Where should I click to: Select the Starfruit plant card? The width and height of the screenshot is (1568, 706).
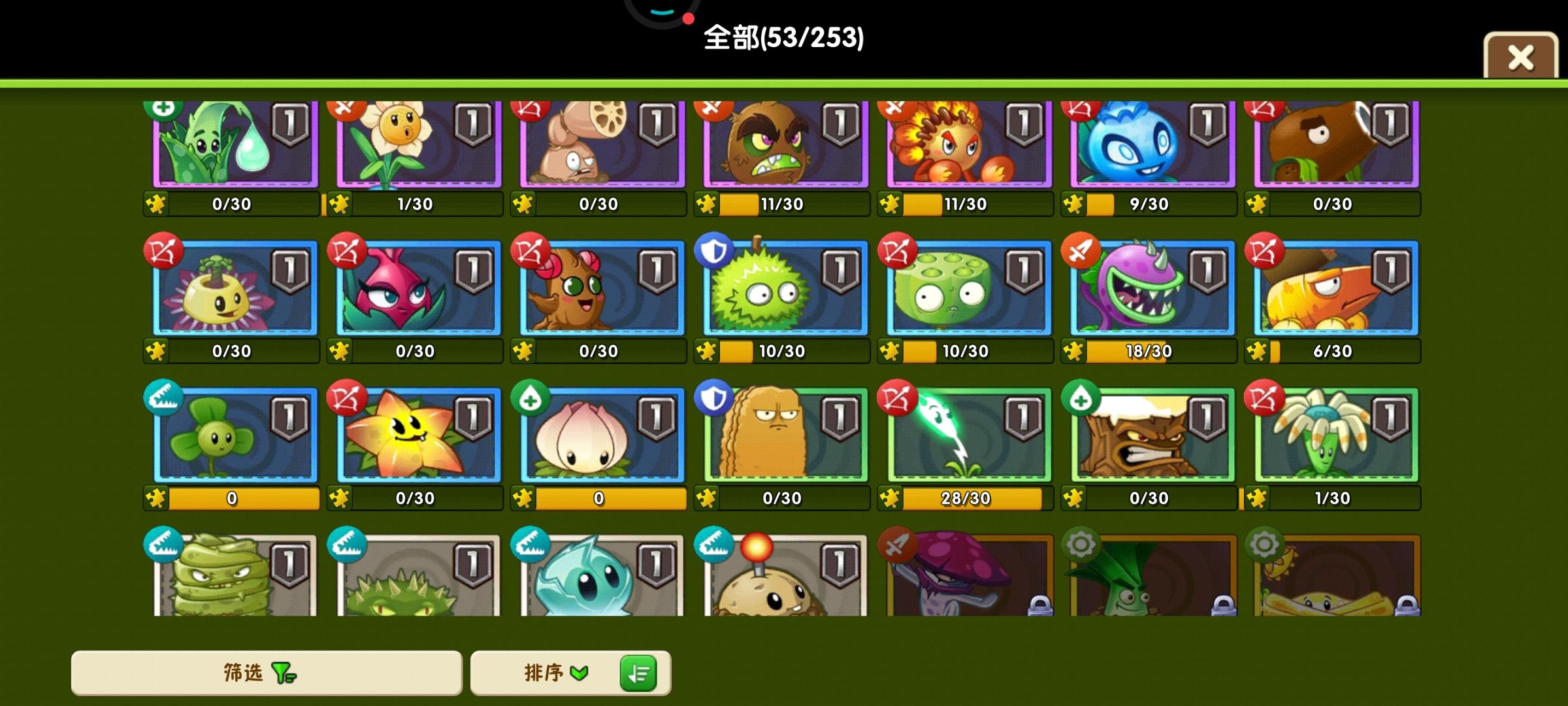415,435
